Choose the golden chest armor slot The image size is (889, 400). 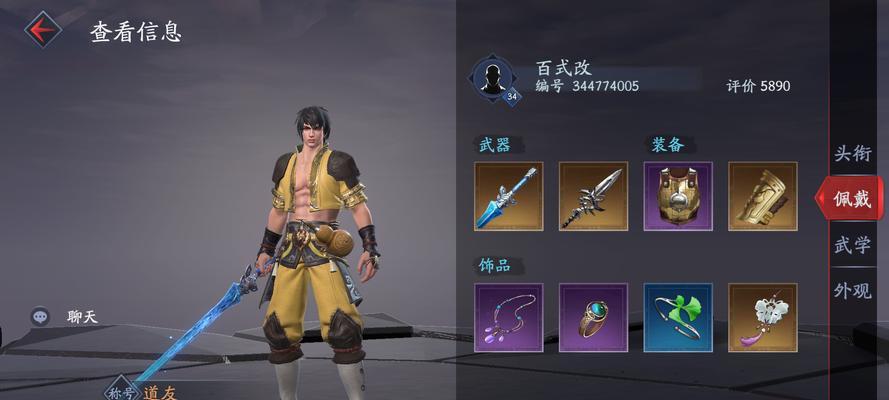coord(678,196)
